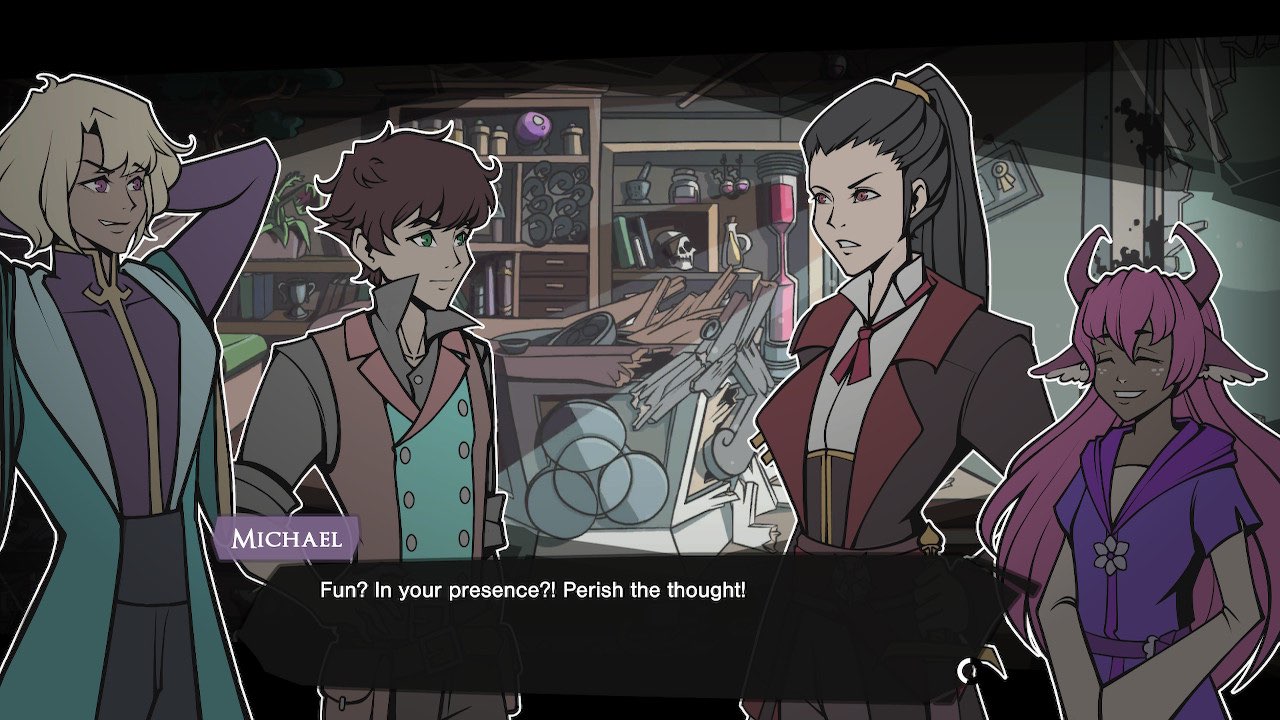The image size is (1280, 720).
Task: Click the green books on the shelf
Action: [624, 243]
